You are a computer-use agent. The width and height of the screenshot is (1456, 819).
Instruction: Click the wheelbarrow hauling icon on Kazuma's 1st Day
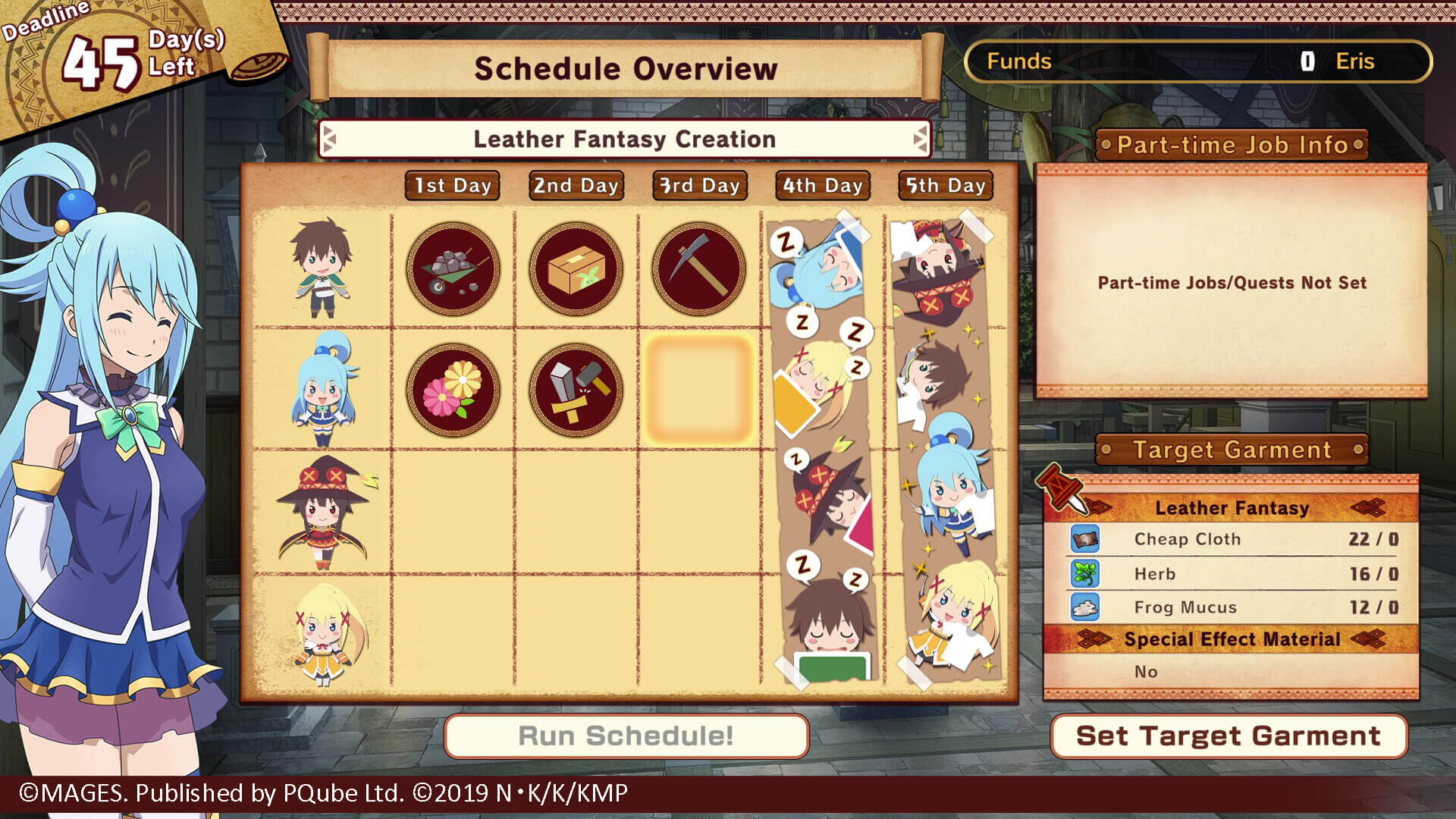coord(453,268)
